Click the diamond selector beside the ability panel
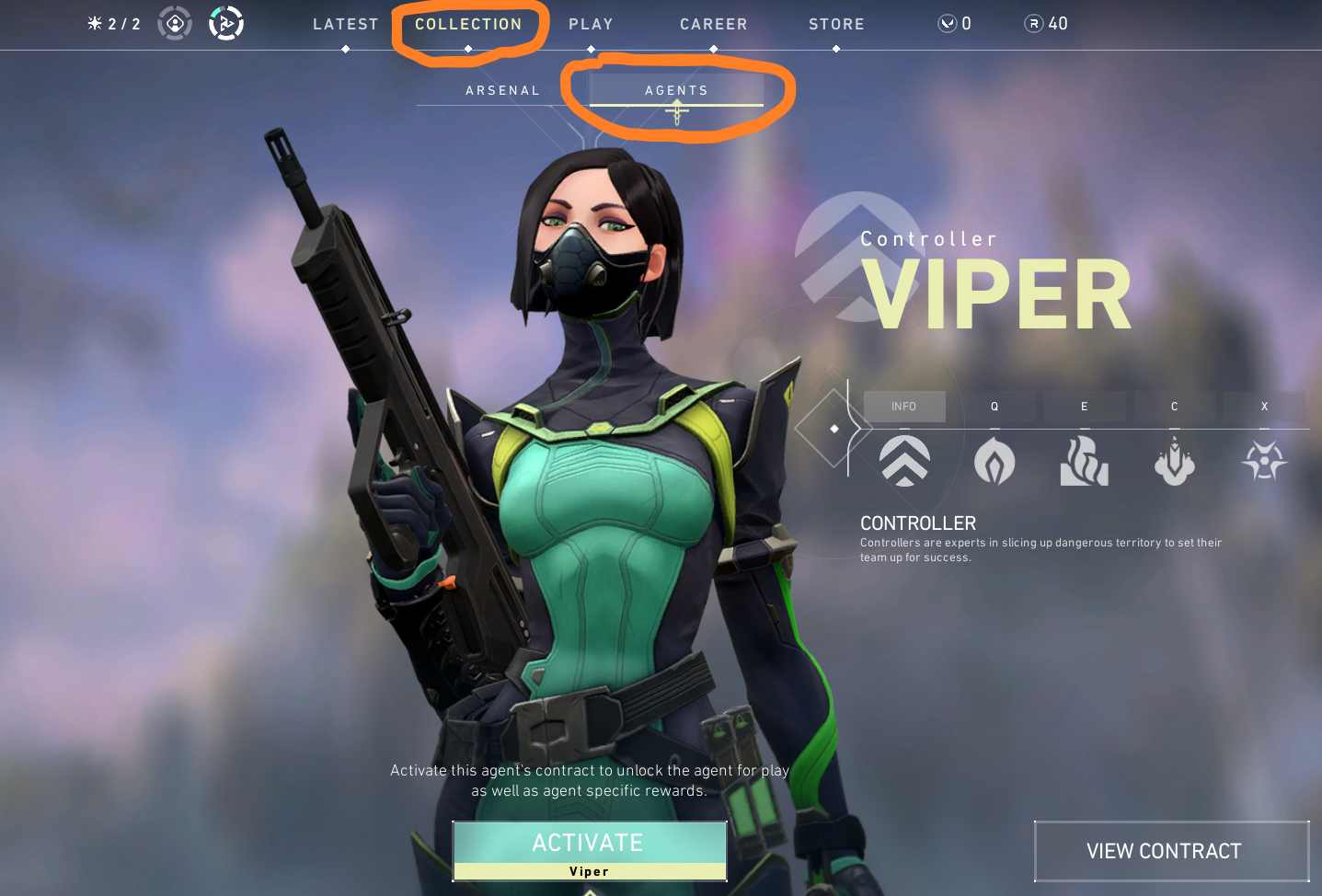The width and height of the screenshot is (1322, 896). (x=834, y=428)
